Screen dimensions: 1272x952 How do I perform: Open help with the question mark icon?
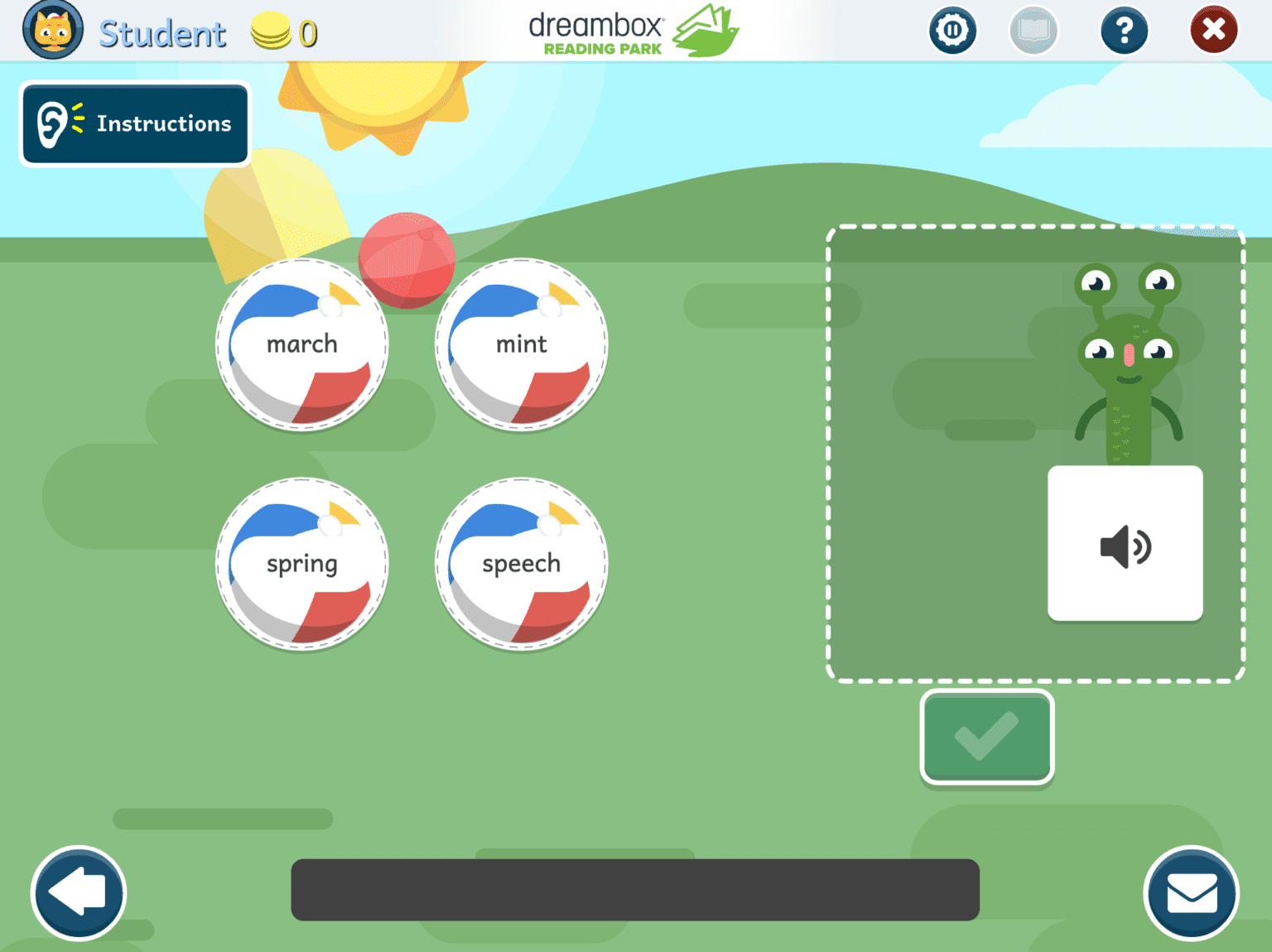coord(1124,30)
